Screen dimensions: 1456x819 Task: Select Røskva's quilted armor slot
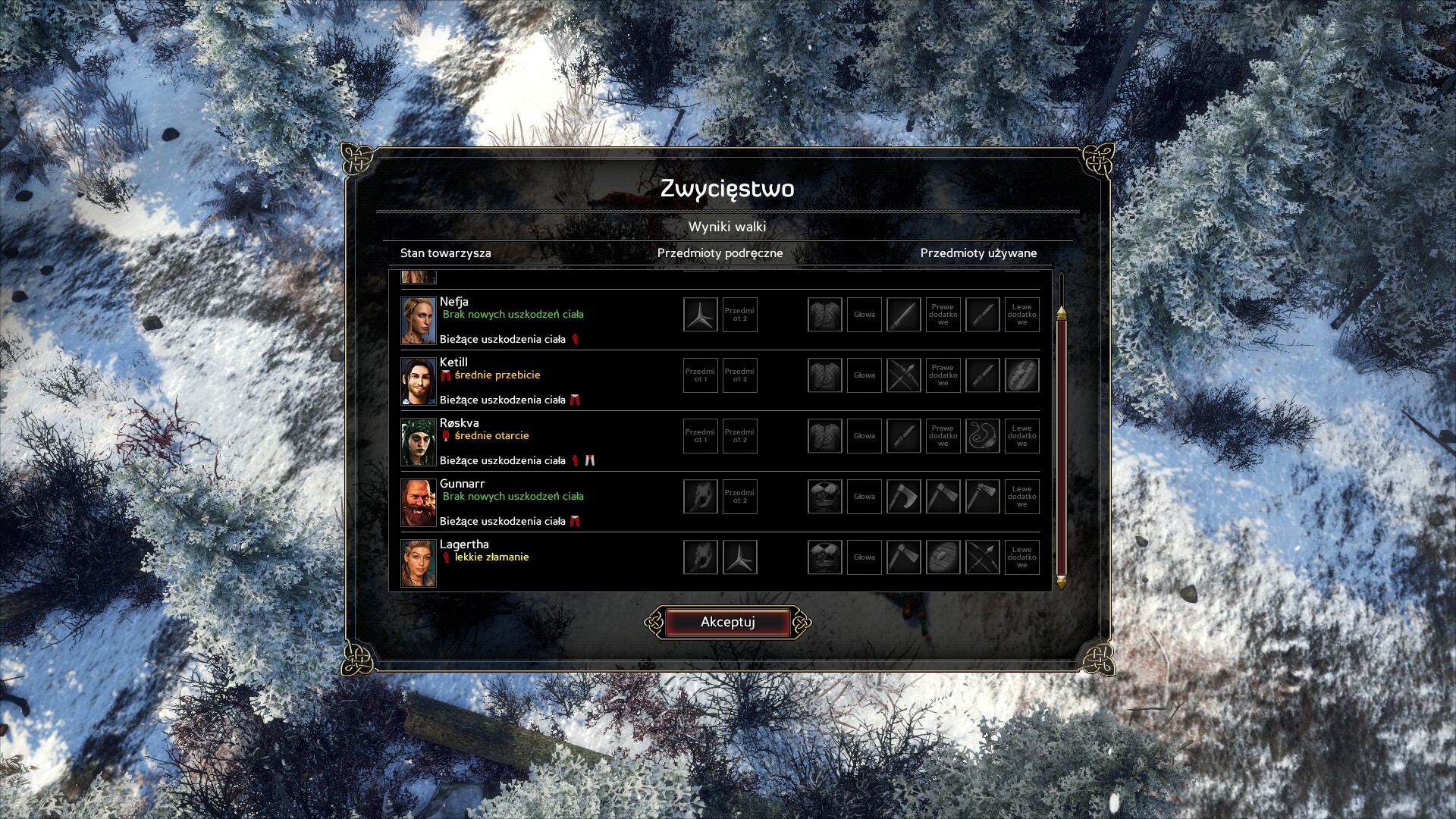(824, 436)
